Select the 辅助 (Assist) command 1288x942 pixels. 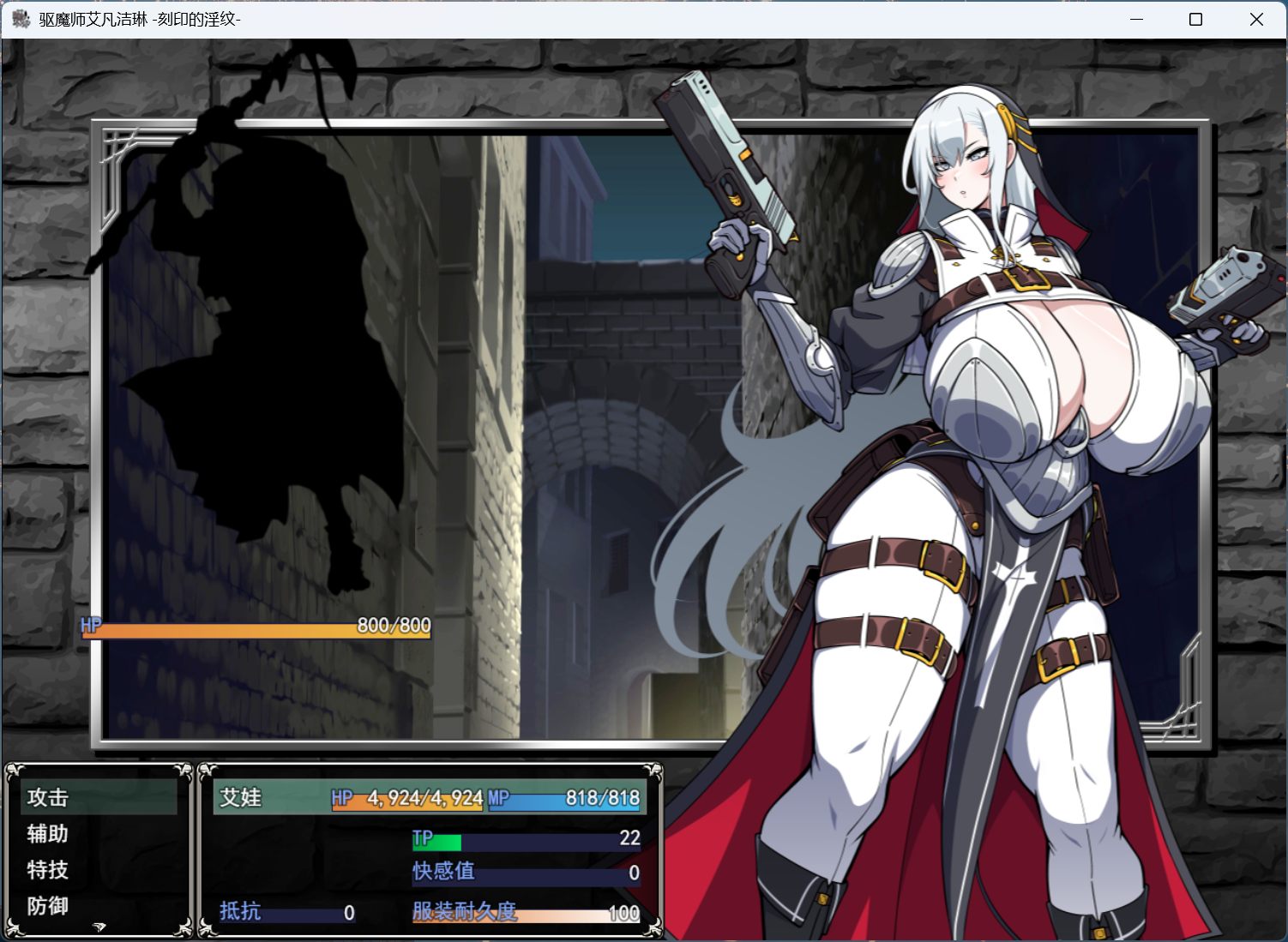coord(48,834)
